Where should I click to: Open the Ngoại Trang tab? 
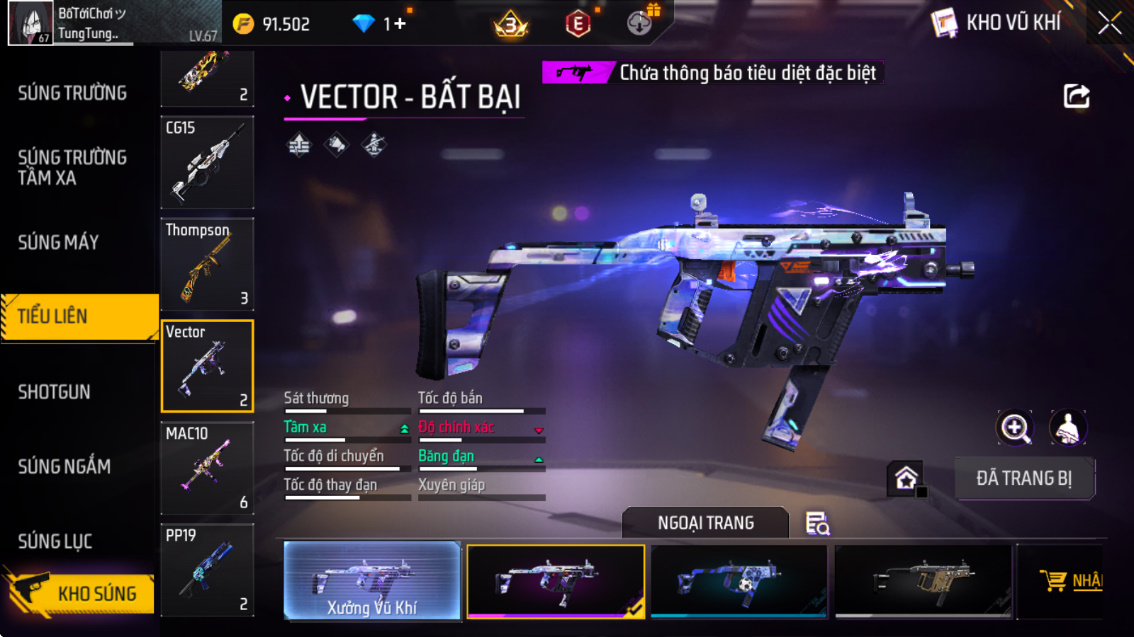tap(705, 523)
